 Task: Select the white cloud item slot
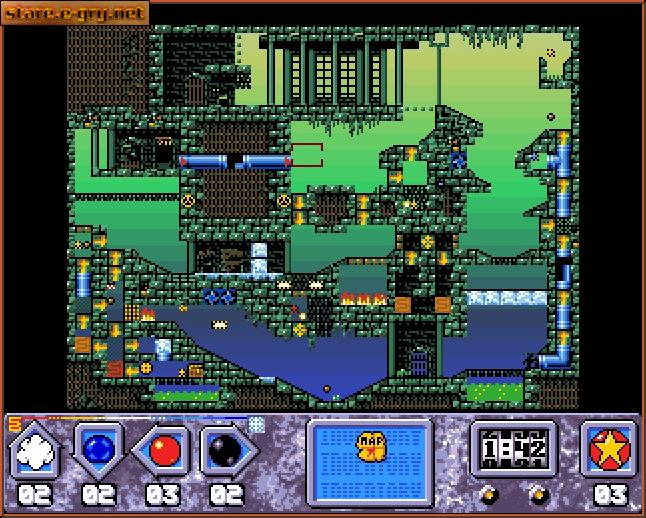37,451
